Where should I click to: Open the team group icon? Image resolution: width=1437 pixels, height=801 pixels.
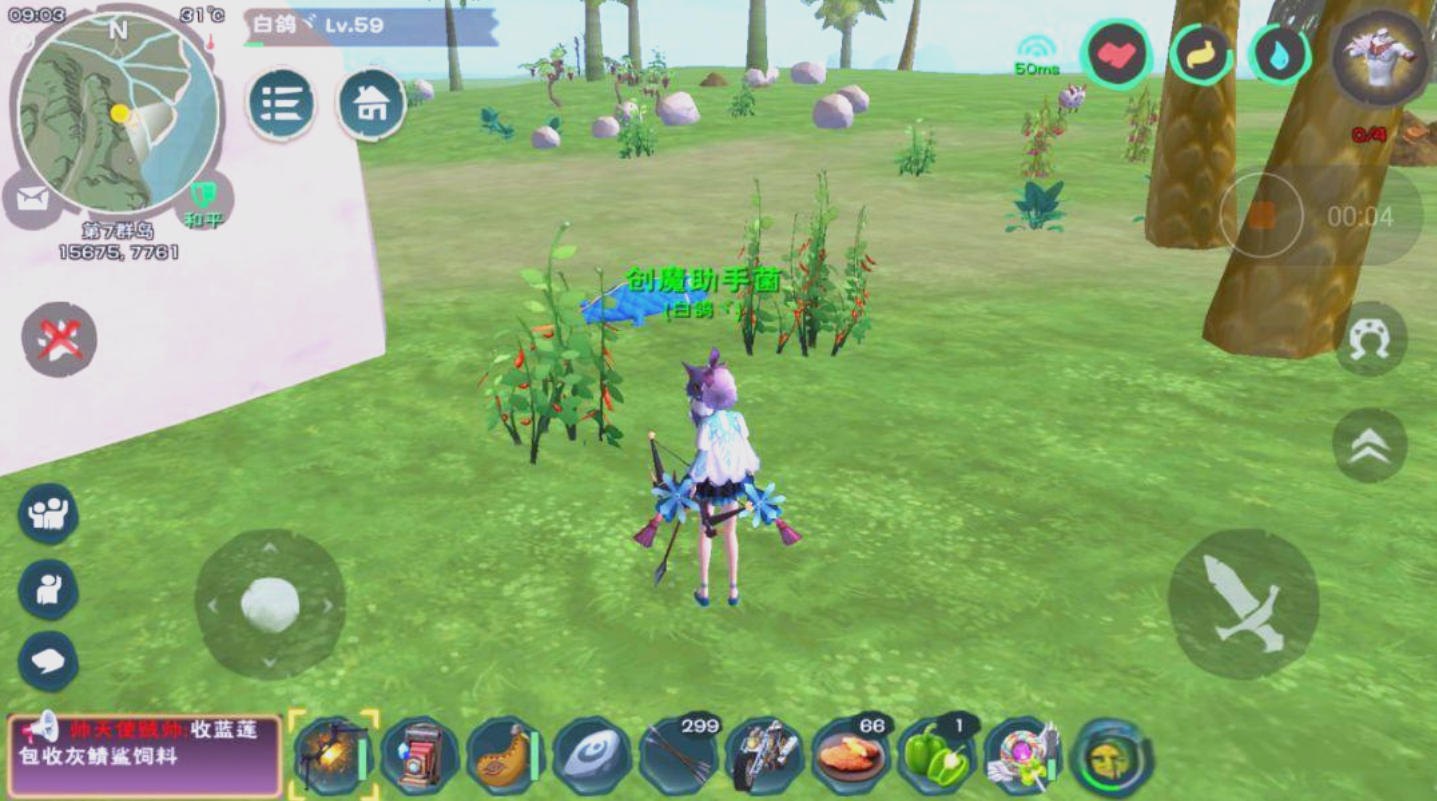pyautogui.click(x=48, y=514)
